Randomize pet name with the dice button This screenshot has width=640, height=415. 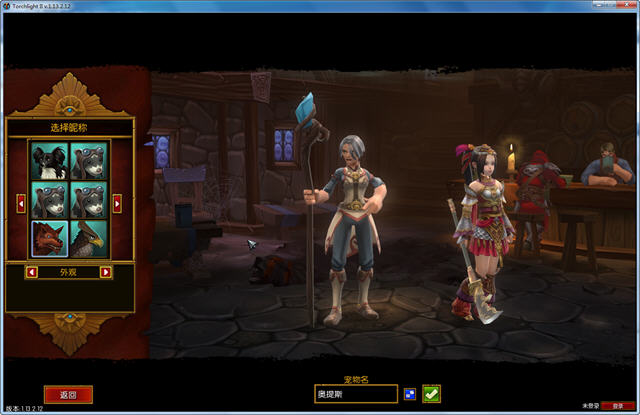(x=409, y=394)
